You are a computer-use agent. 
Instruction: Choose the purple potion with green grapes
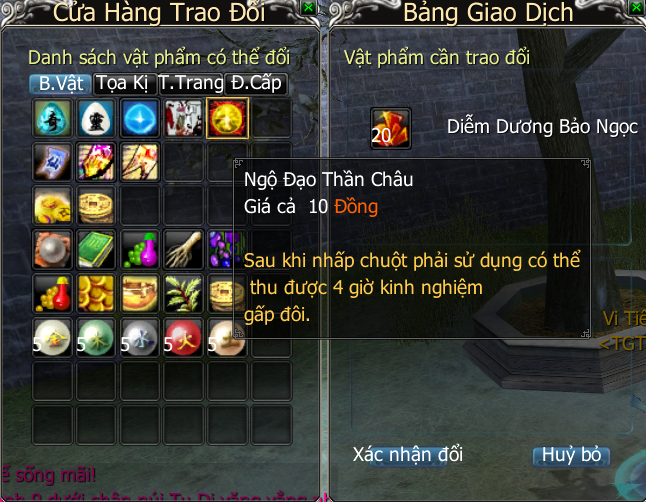(138, 249)
